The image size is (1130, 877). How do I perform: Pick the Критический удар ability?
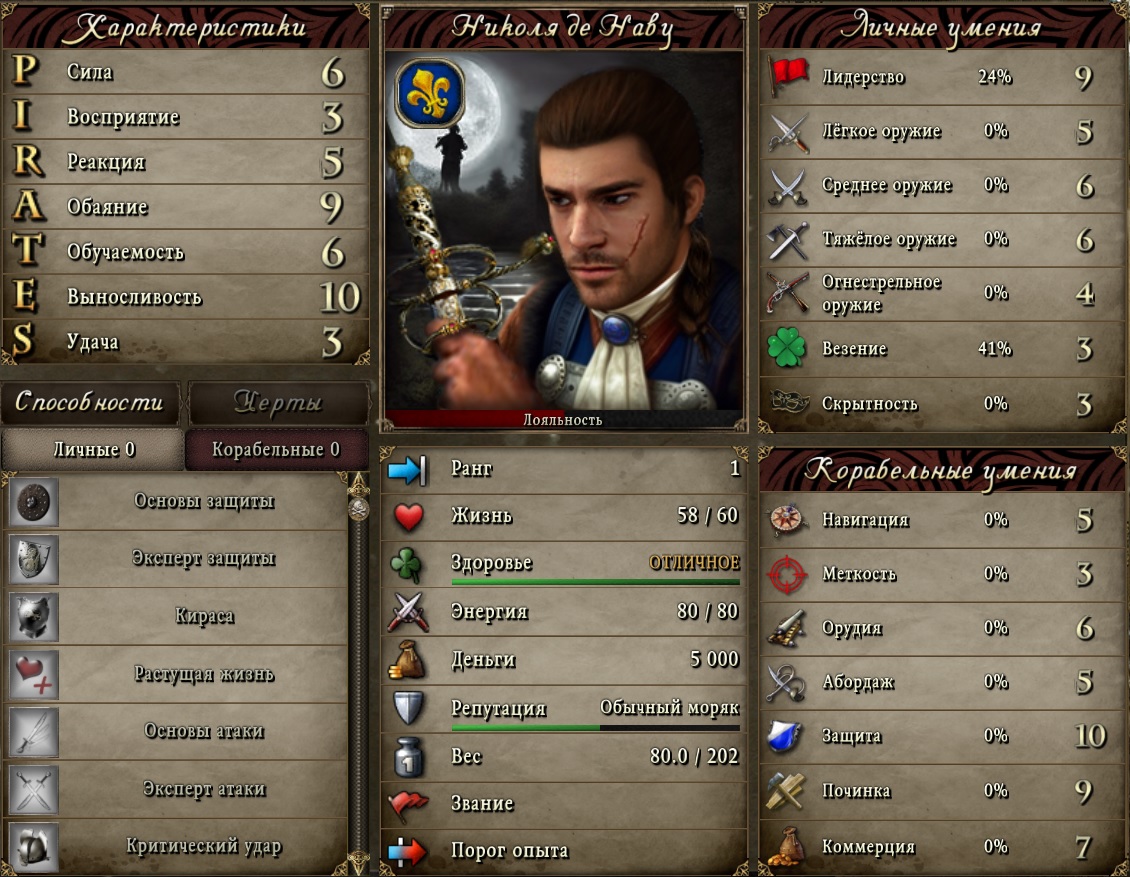203,846
